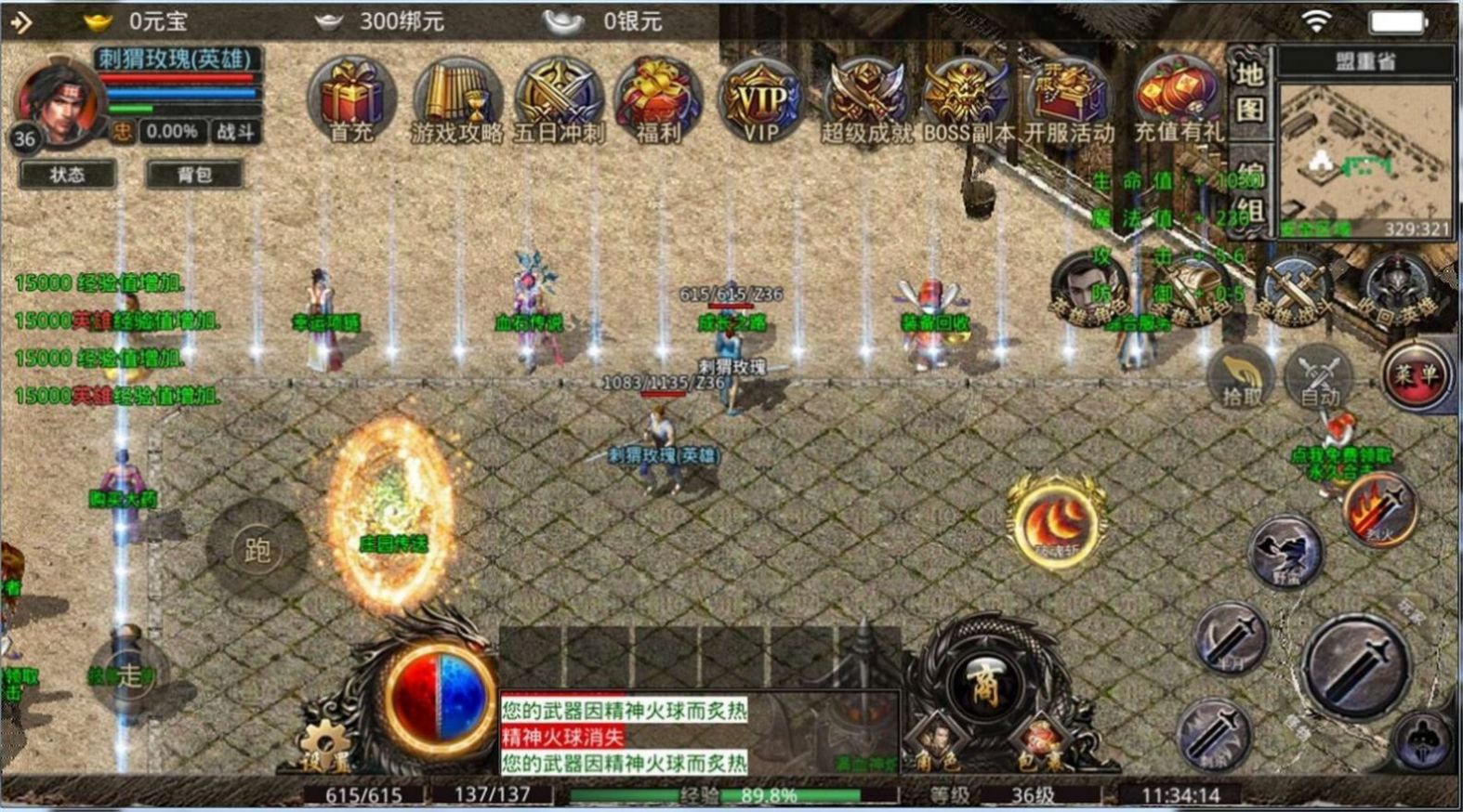The image size is (1463, 812).
Task: Open the 地图 map tab
Action: point(1250,93)
